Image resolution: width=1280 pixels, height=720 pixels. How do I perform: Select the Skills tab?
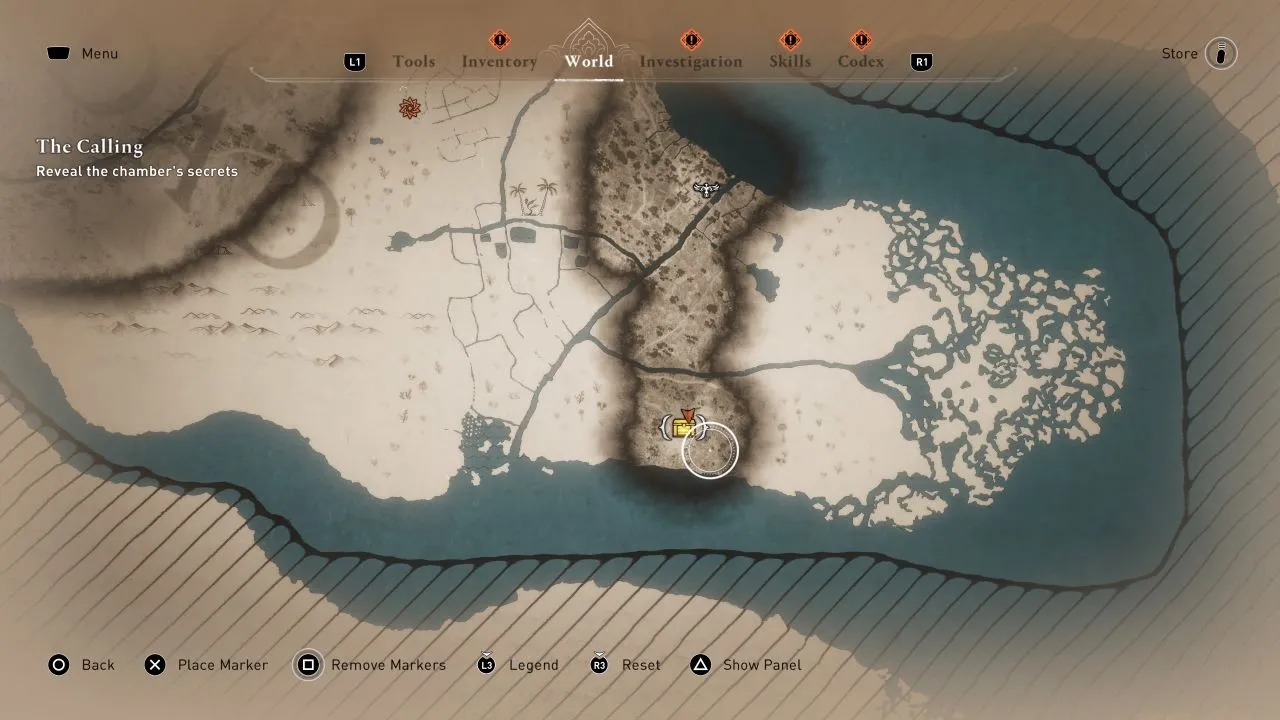coord(790,61)
